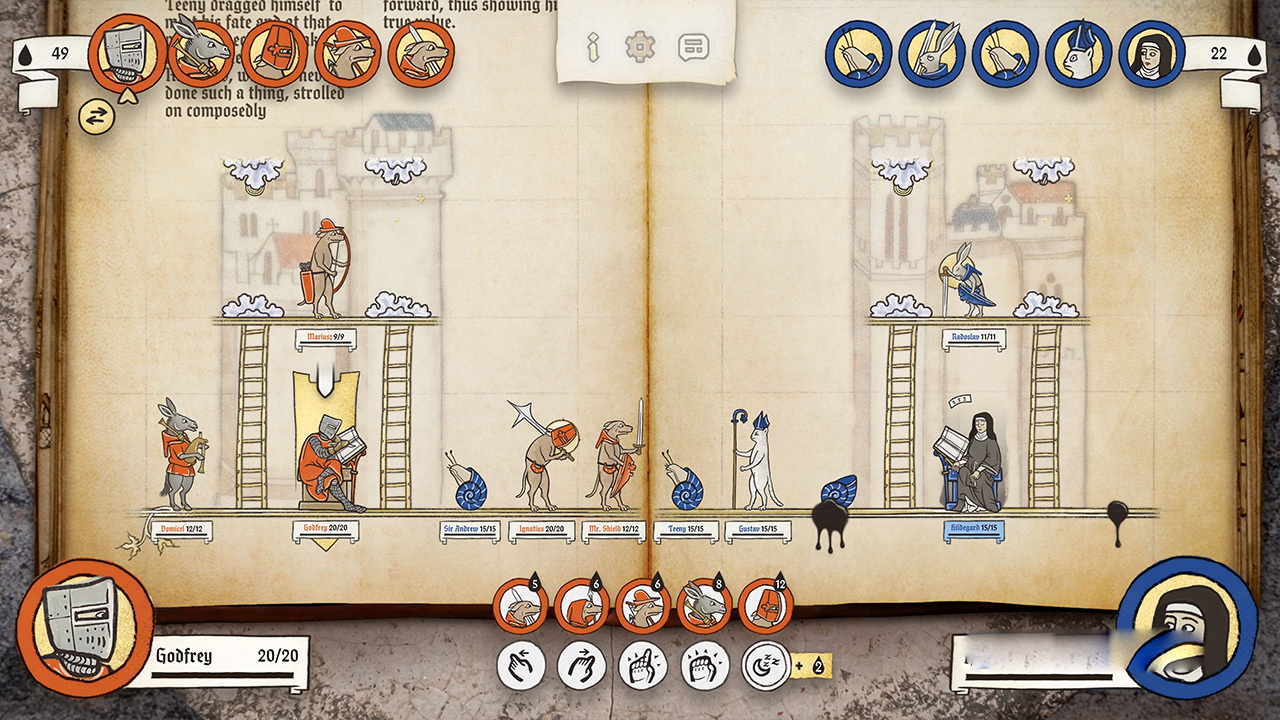Select the red-helmet dog portrait in top row
The width and height of the screenshot is (1280, 720).
click(273, 54)
